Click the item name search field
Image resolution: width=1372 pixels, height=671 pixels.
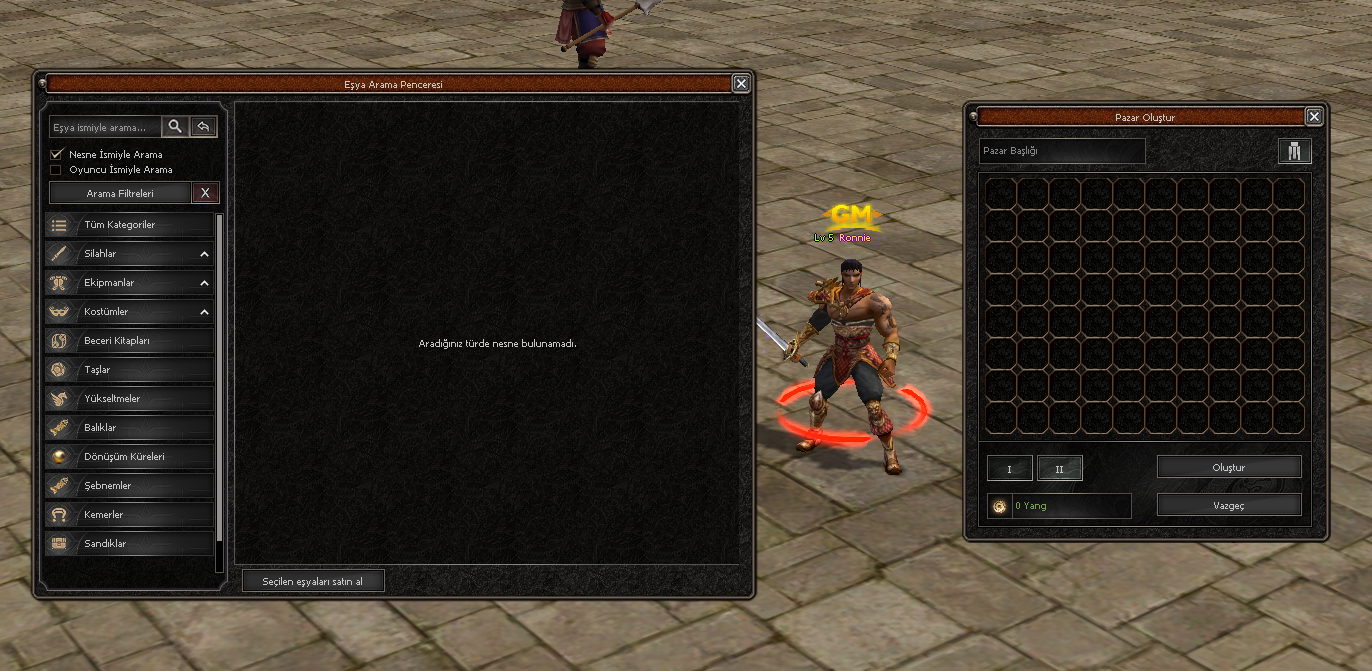coord(105,127)
